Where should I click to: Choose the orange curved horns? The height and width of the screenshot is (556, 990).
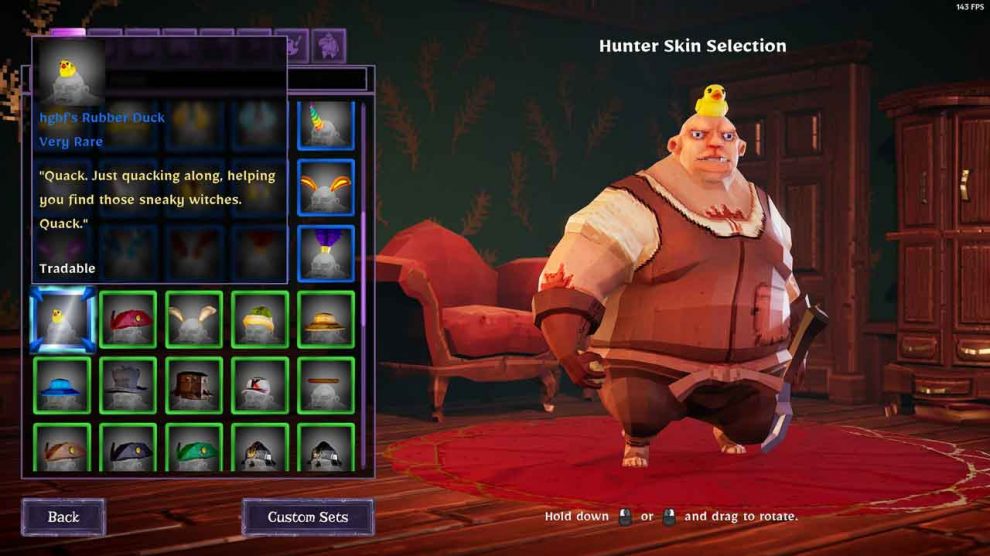coord(326,188)
